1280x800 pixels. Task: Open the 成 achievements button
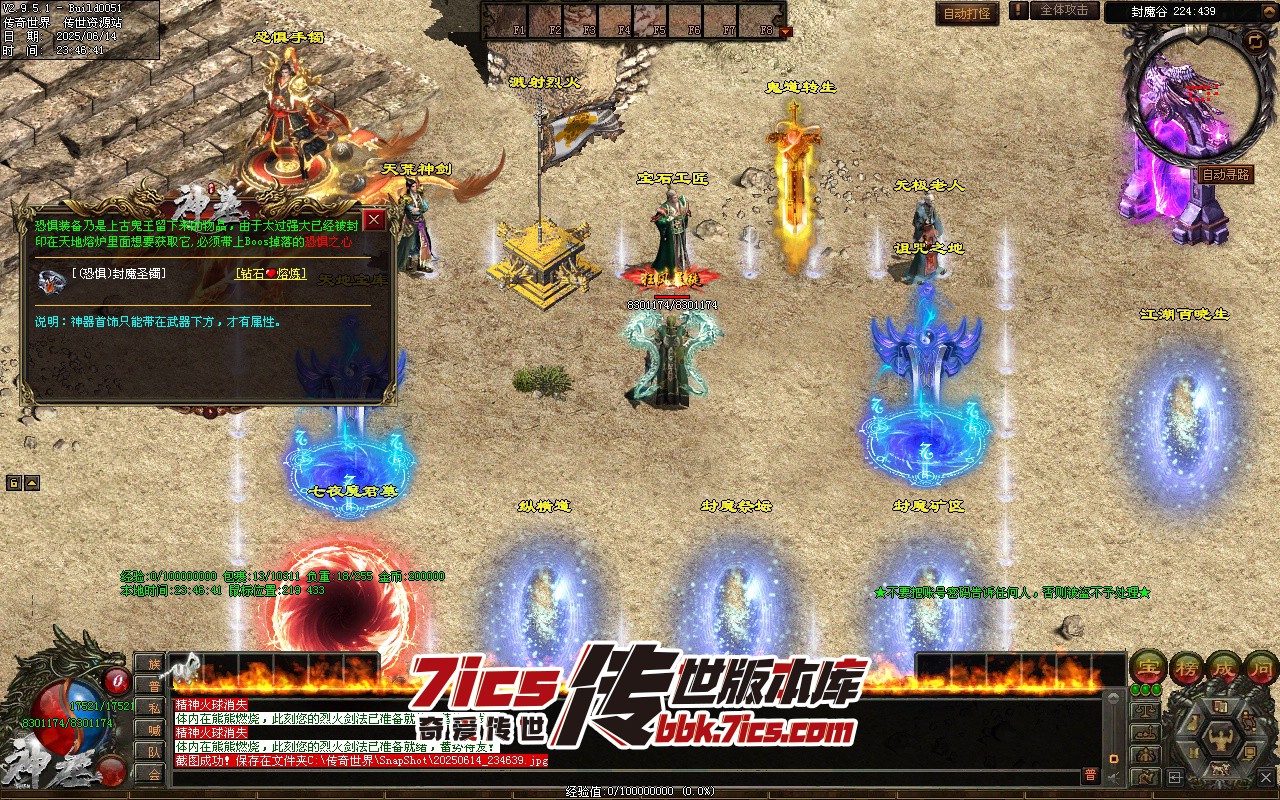1225,667
